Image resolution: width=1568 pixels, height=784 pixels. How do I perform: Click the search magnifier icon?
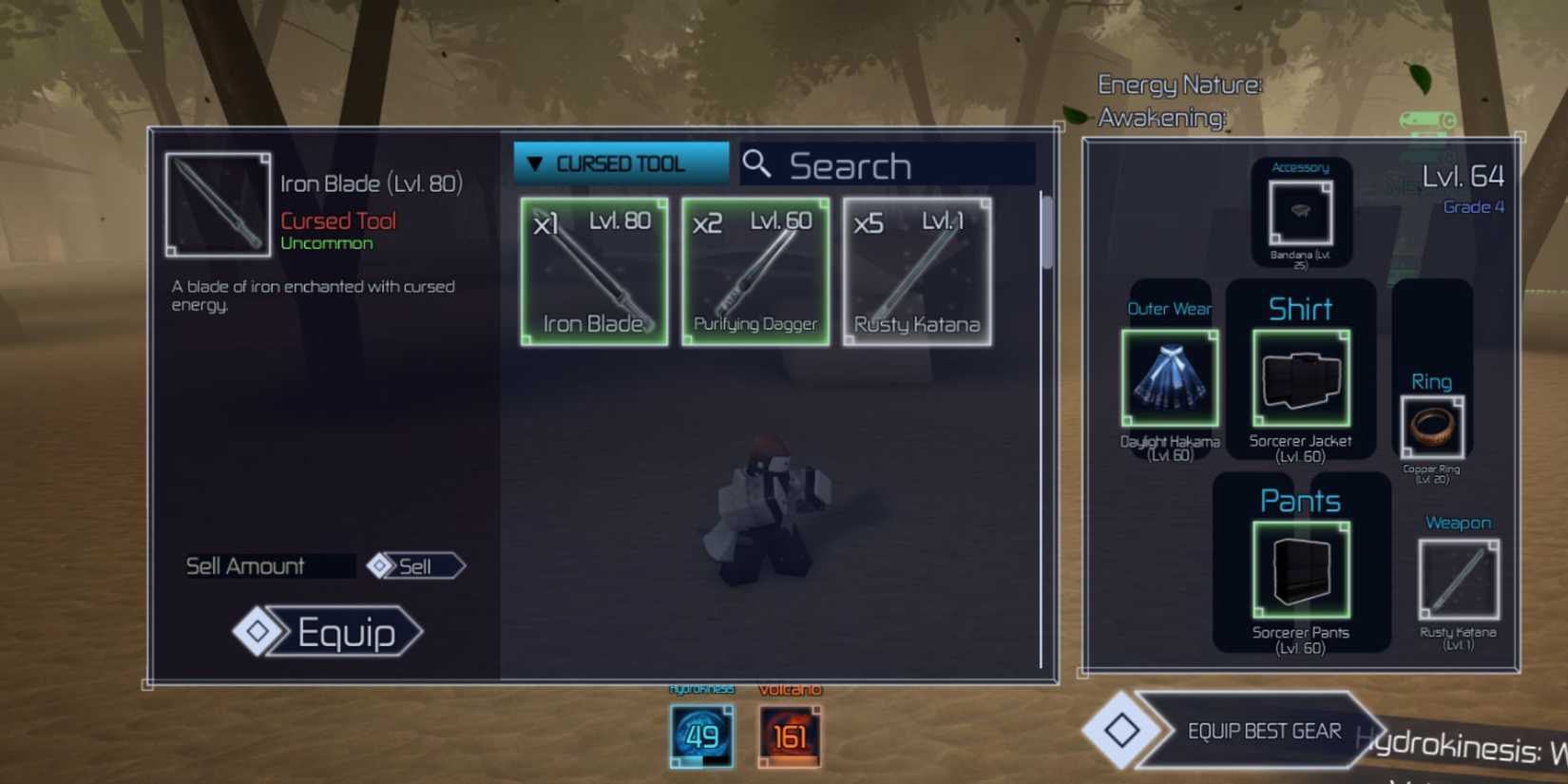[757, 163]
